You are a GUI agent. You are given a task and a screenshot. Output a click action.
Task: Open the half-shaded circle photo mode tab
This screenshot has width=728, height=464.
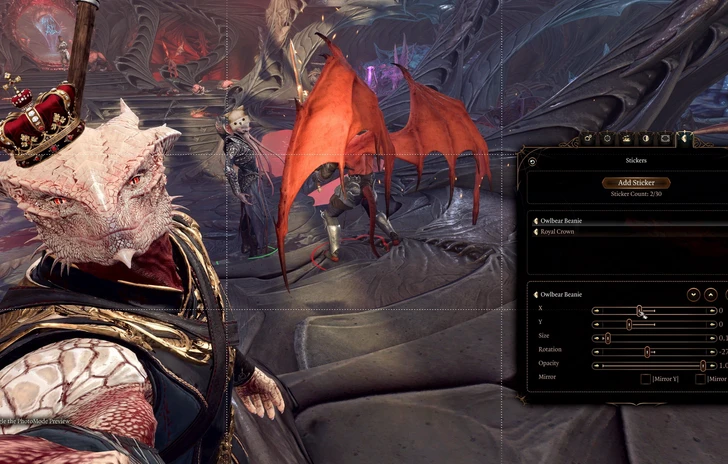coord(645,139)
